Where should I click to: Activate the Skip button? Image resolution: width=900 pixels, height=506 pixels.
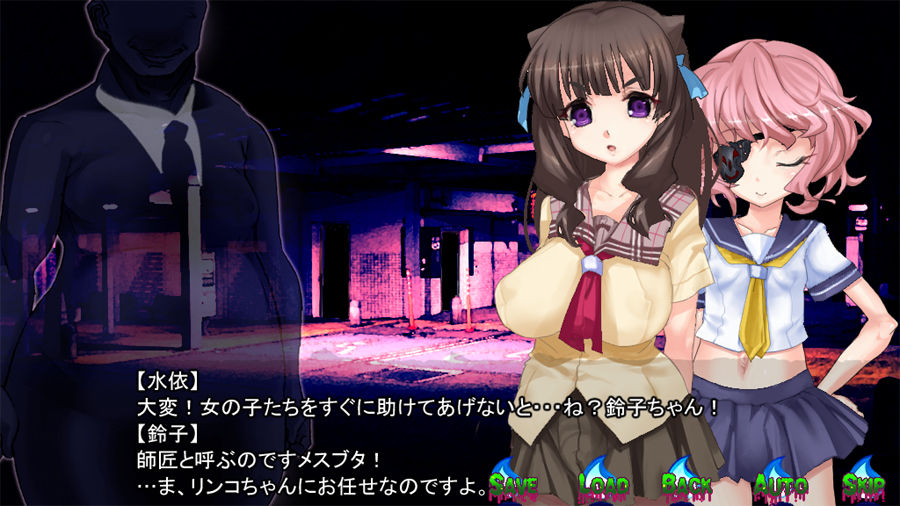862,485
